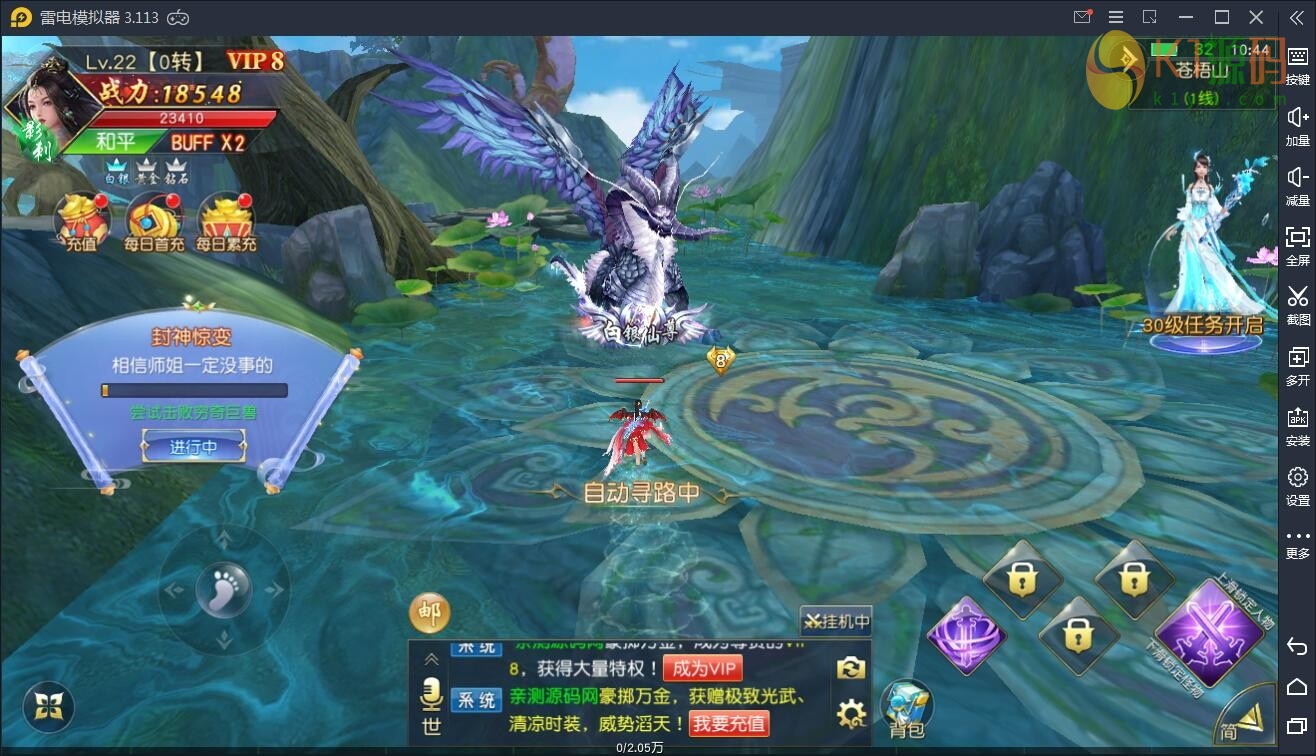Activate the purple sword orb skill
The image size is (1316, 756).
(965, 637)
